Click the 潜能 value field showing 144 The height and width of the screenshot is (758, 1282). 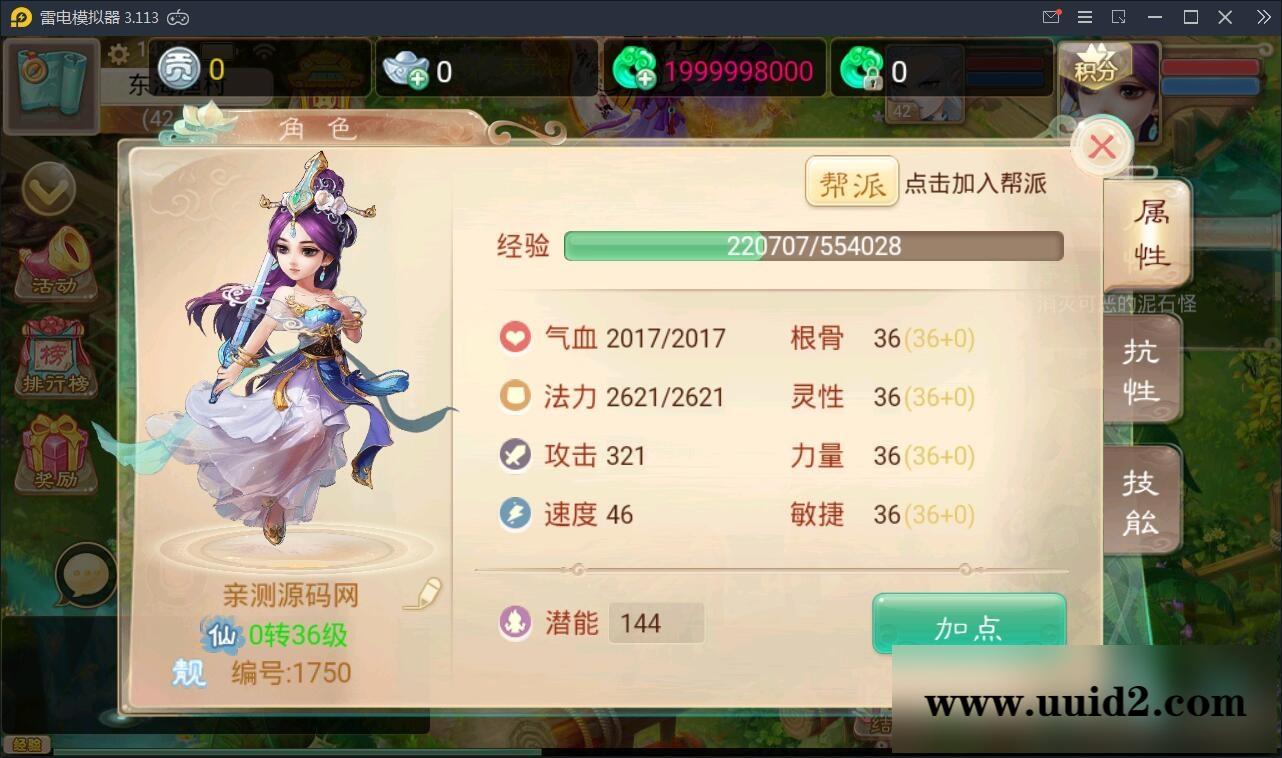(656, 622)
